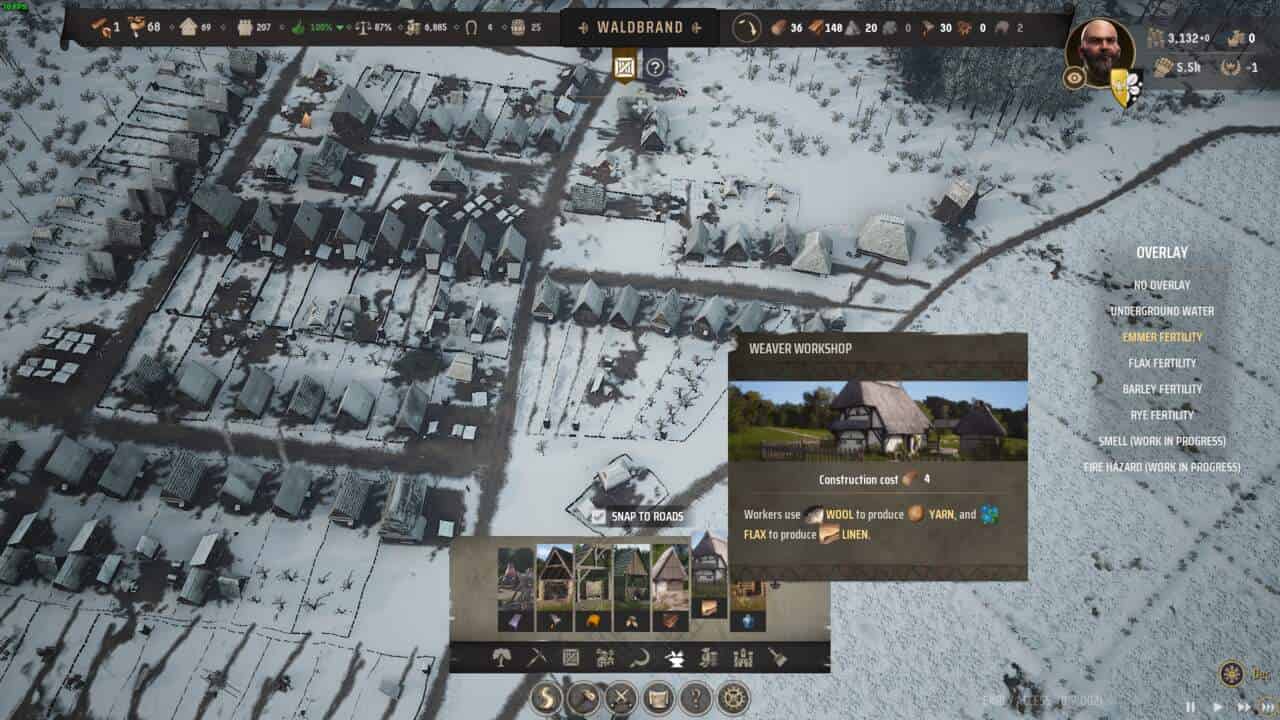Select the castle towers building category
This screenshot has height=720, width=1280.
(743, 657)
